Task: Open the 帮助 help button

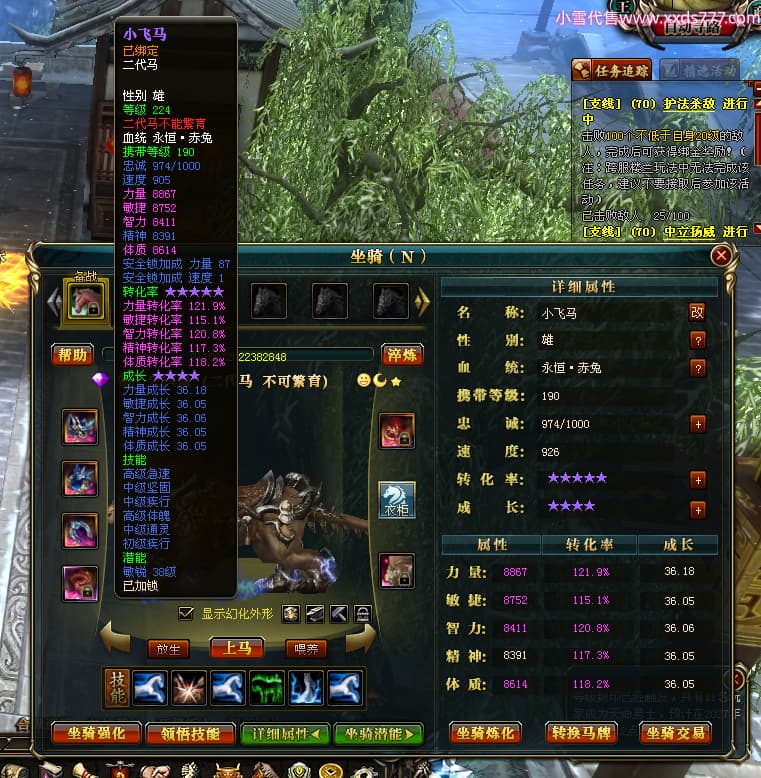Action: 72,355
